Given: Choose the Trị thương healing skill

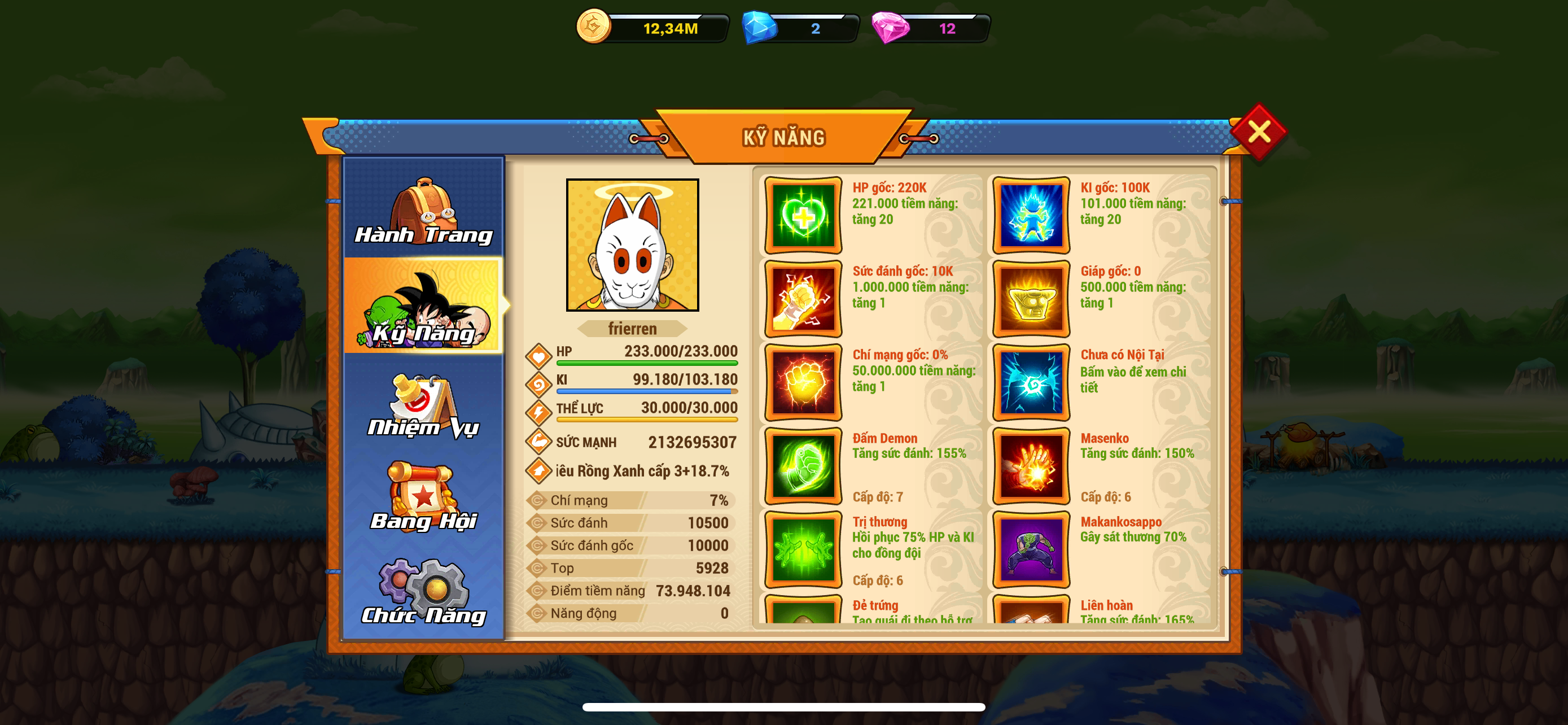Looking at the screenshot, I should click(x=803, y=549).
